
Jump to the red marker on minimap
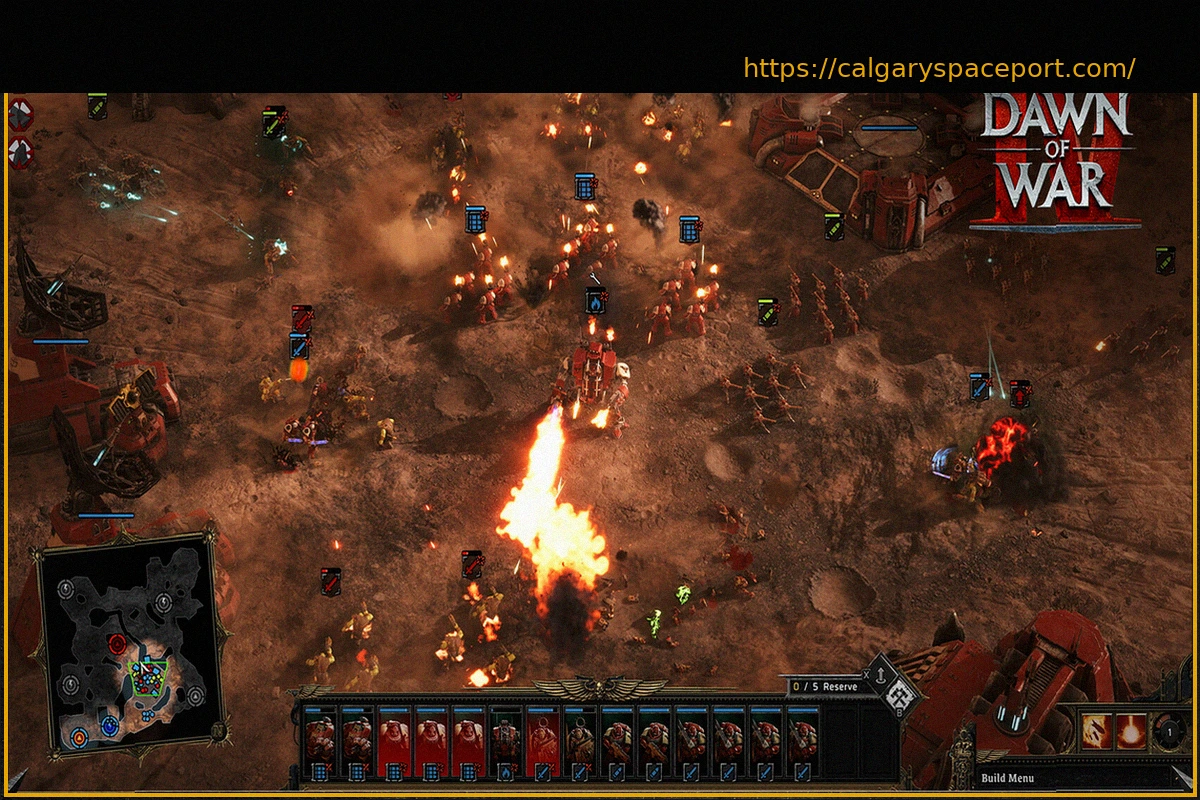coord(117,643)
